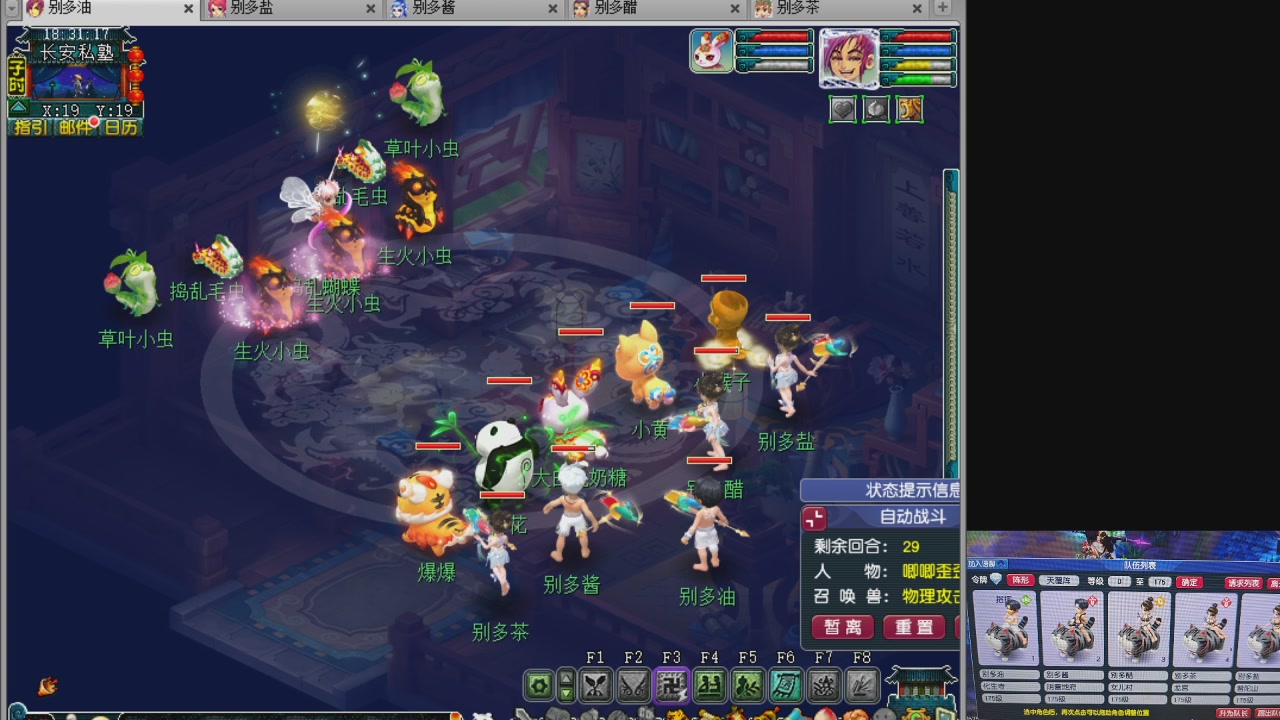The image size is (1280, 720).
Task: Click the up arrow of the toolbar stepper
Action: coord(566,677)
